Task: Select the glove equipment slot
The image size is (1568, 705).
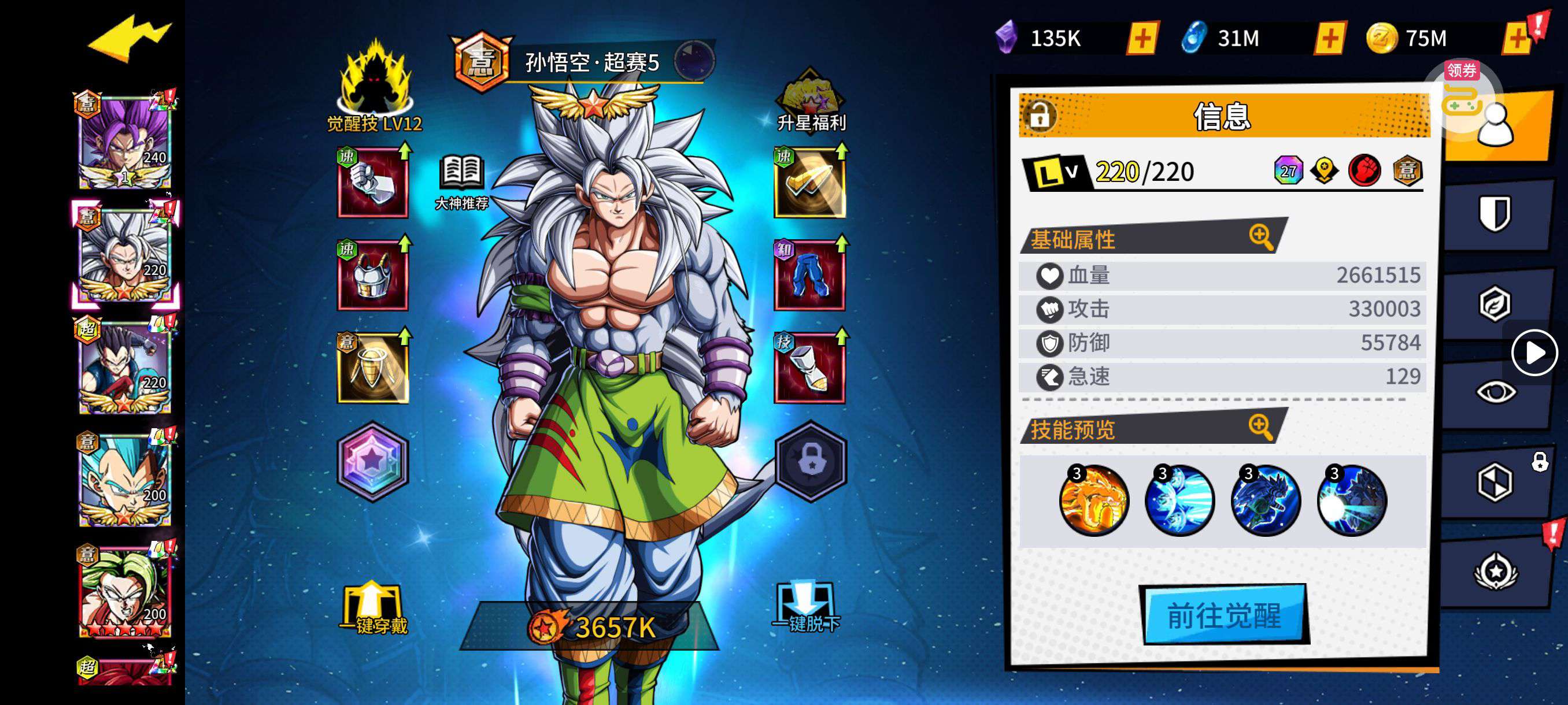Action: coord(372,183)
